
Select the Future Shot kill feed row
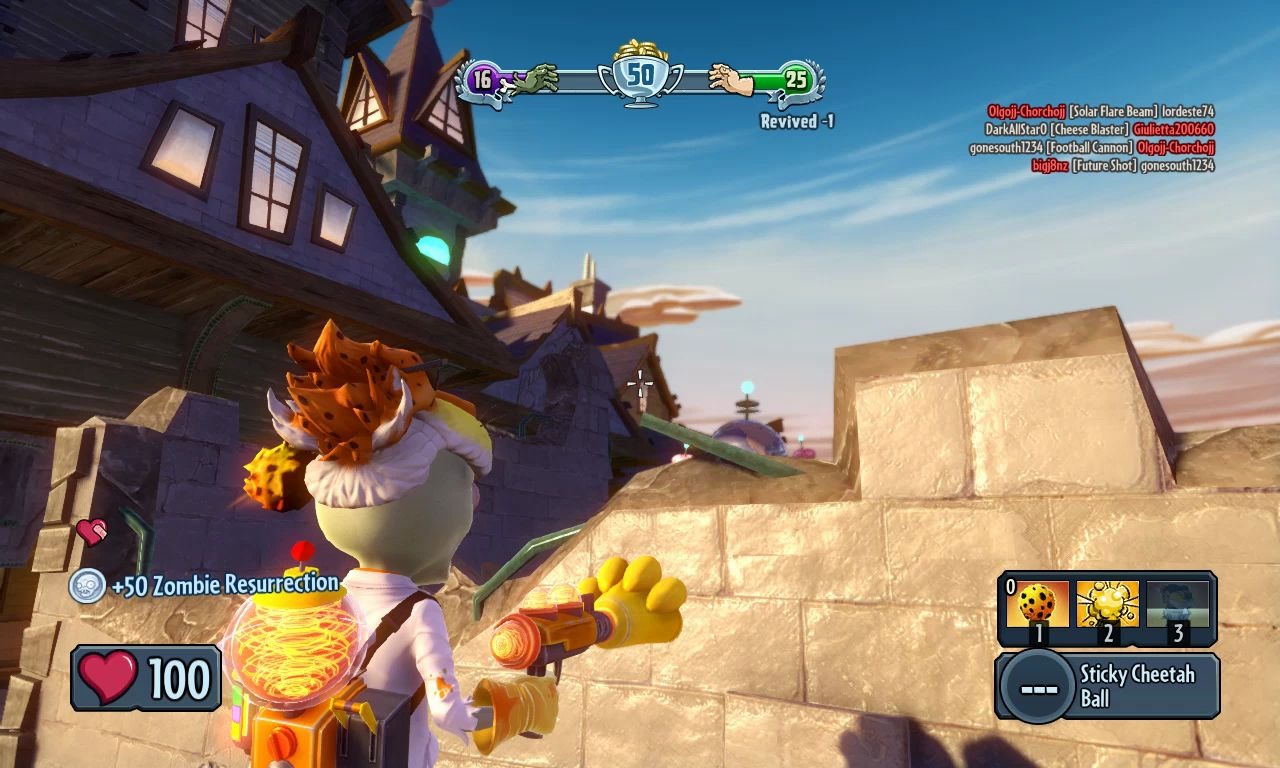(x=1122, y=166)
